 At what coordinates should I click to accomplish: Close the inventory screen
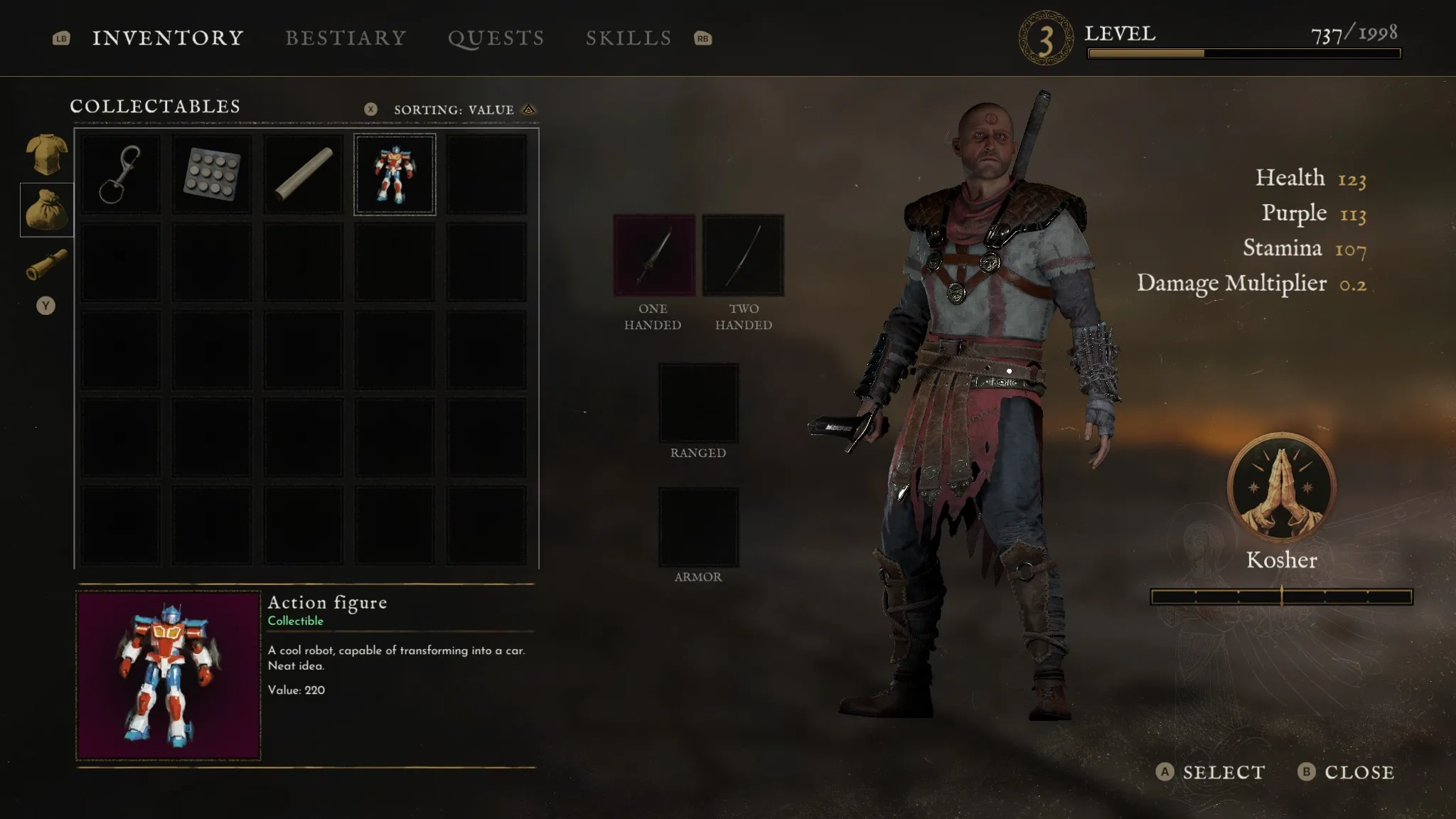pyautogui.click(x=1346, y=772)
